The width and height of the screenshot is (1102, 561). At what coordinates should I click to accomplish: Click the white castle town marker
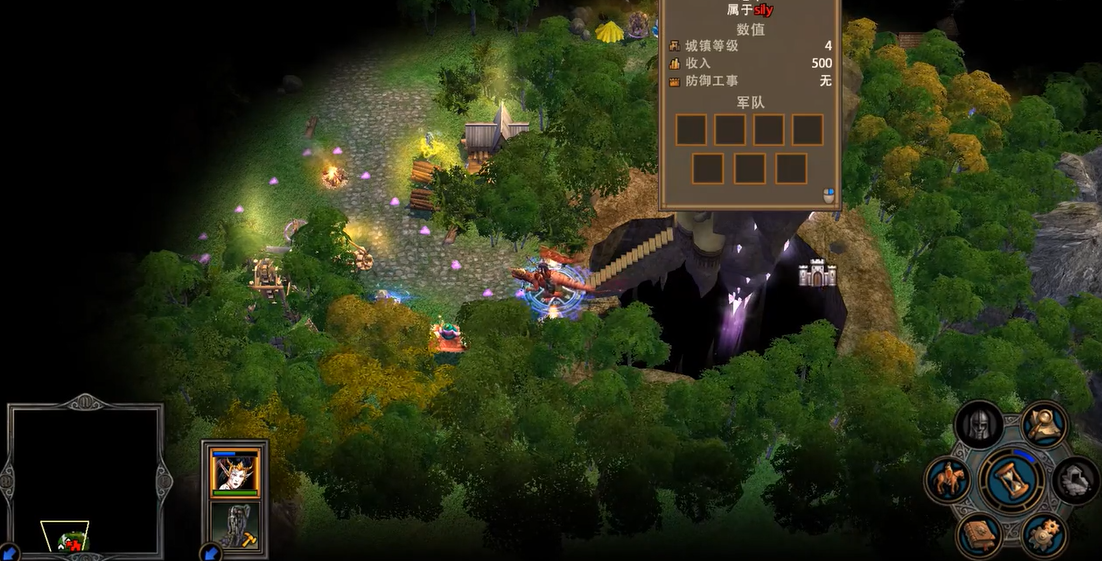[817, 273]
